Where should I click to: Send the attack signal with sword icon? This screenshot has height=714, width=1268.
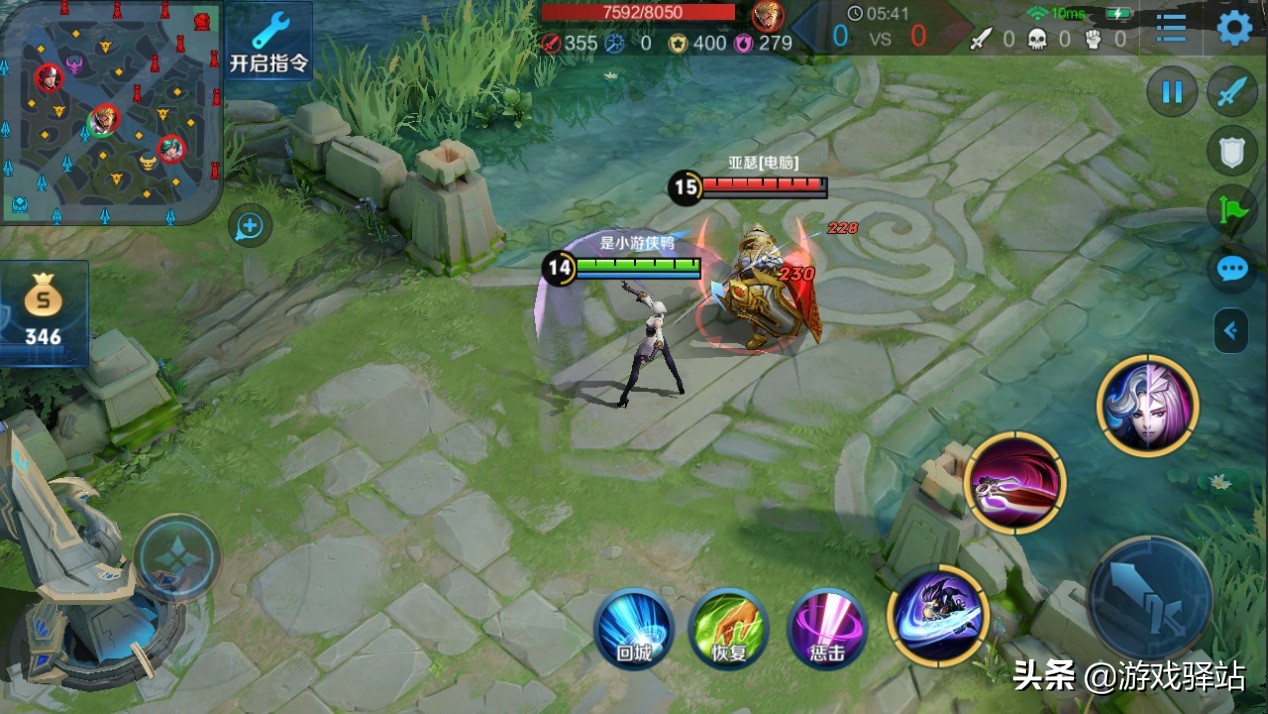[x=1232, y=93]
